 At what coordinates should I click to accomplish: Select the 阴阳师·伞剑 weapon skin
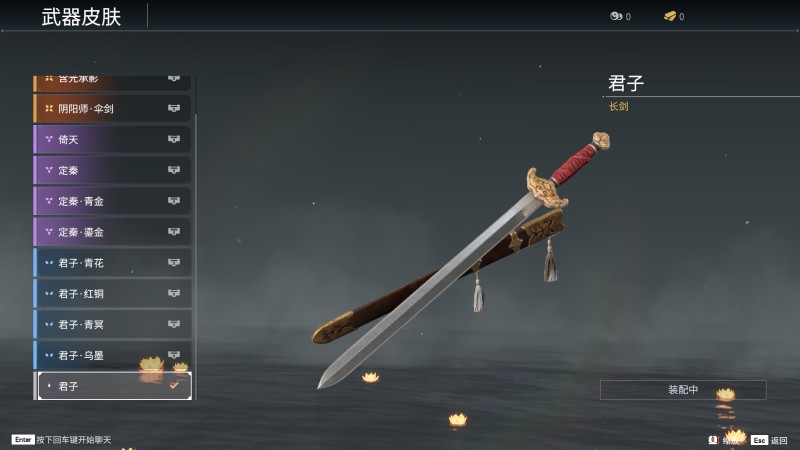click(112, 108)
